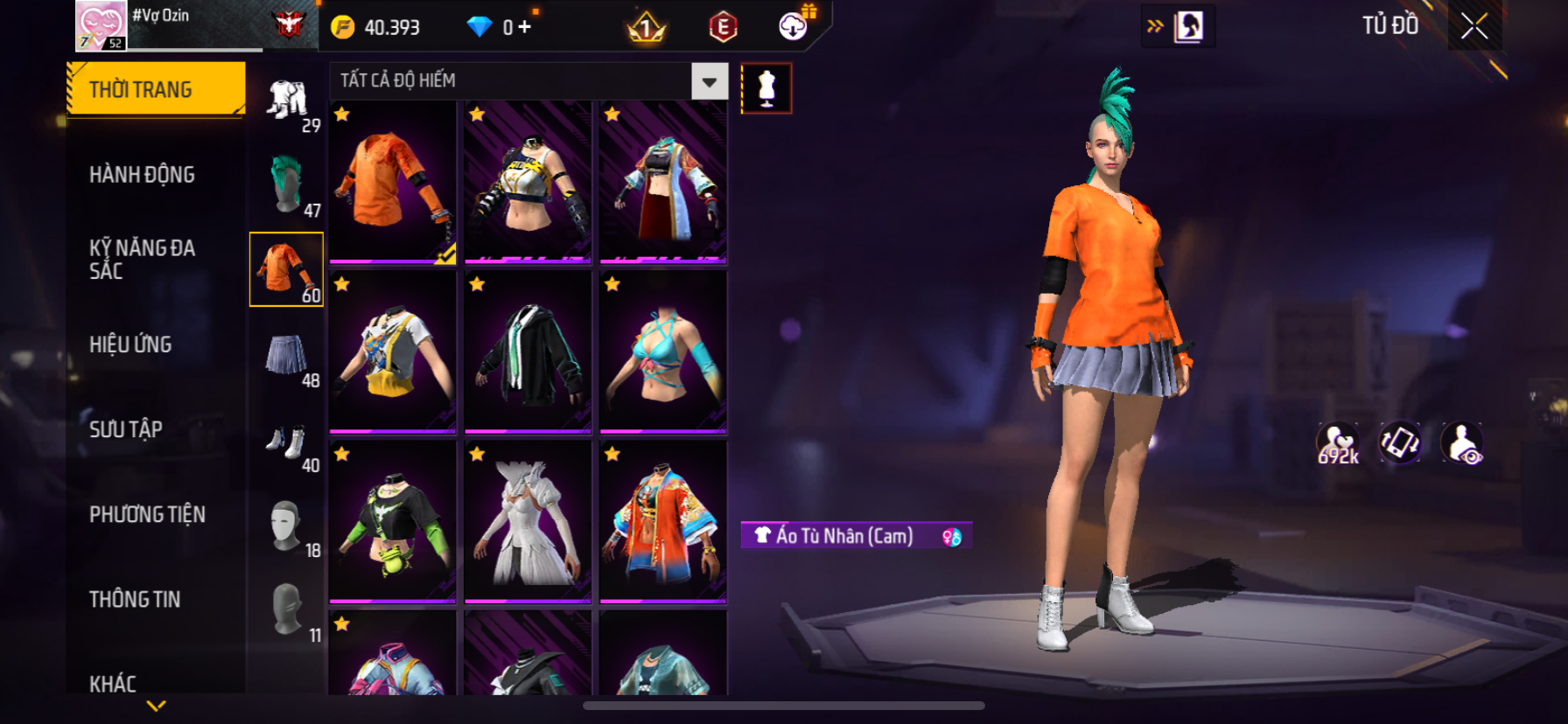Select the shoes category icon

point(287,442)
